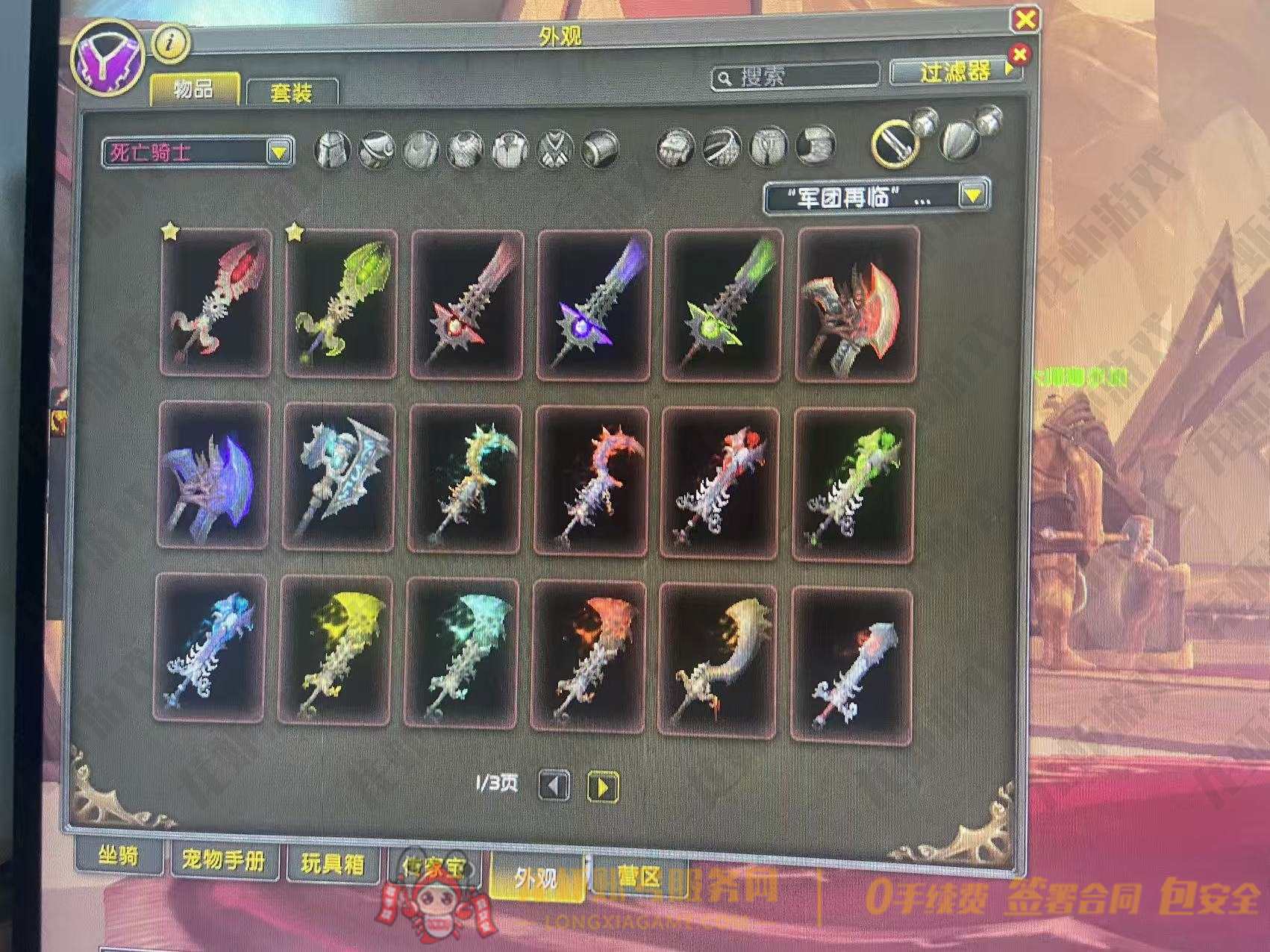Screen dimensions: 1270x952
Task: Open the 宠物手册 pet journal tab
Action: (224, 862)
